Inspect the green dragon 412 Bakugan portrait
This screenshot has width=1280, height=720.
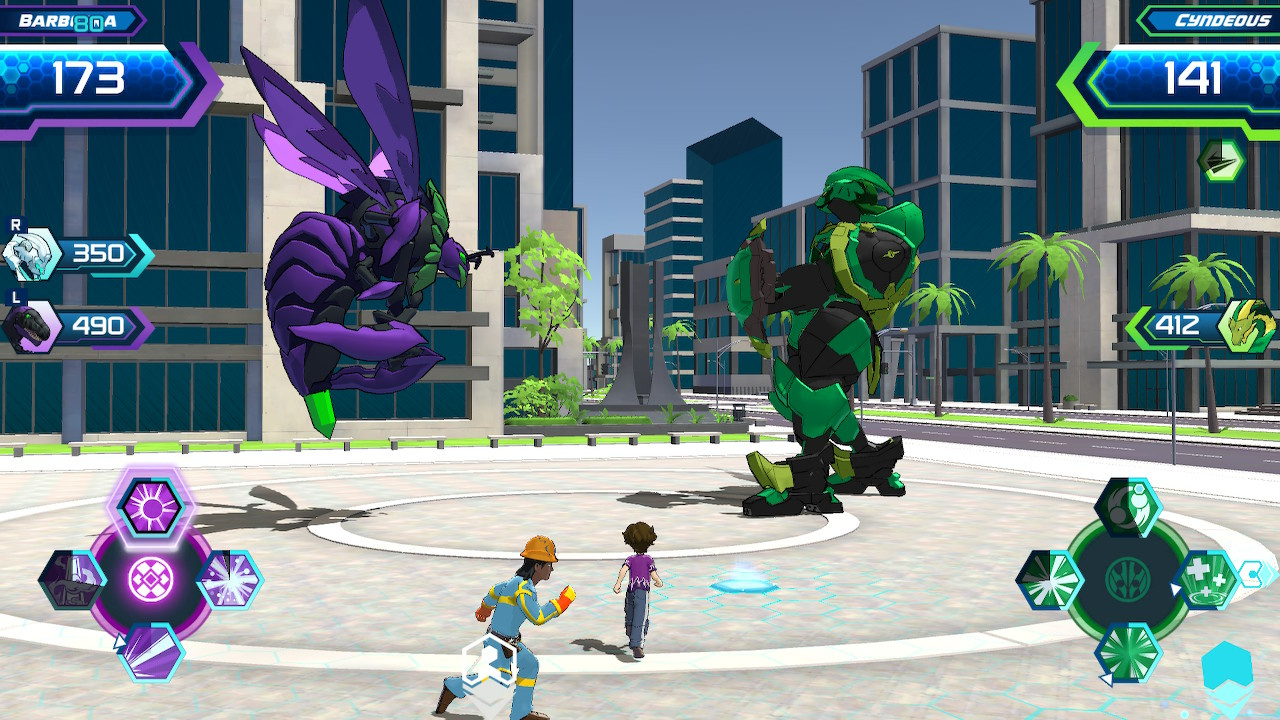[1246, 326]
